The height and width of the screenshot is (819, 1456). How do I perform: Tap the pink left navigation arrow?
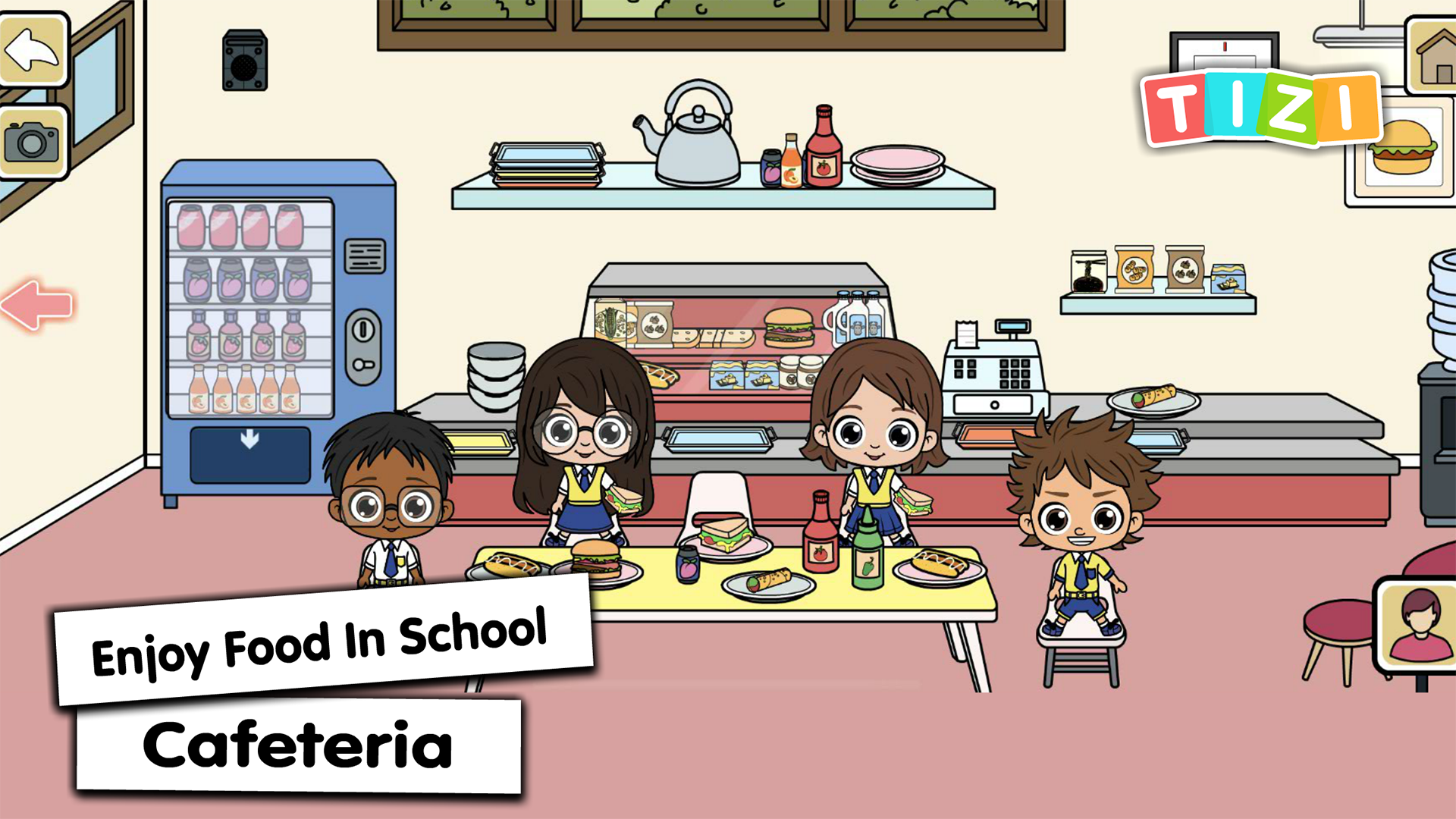coord(36,303)
